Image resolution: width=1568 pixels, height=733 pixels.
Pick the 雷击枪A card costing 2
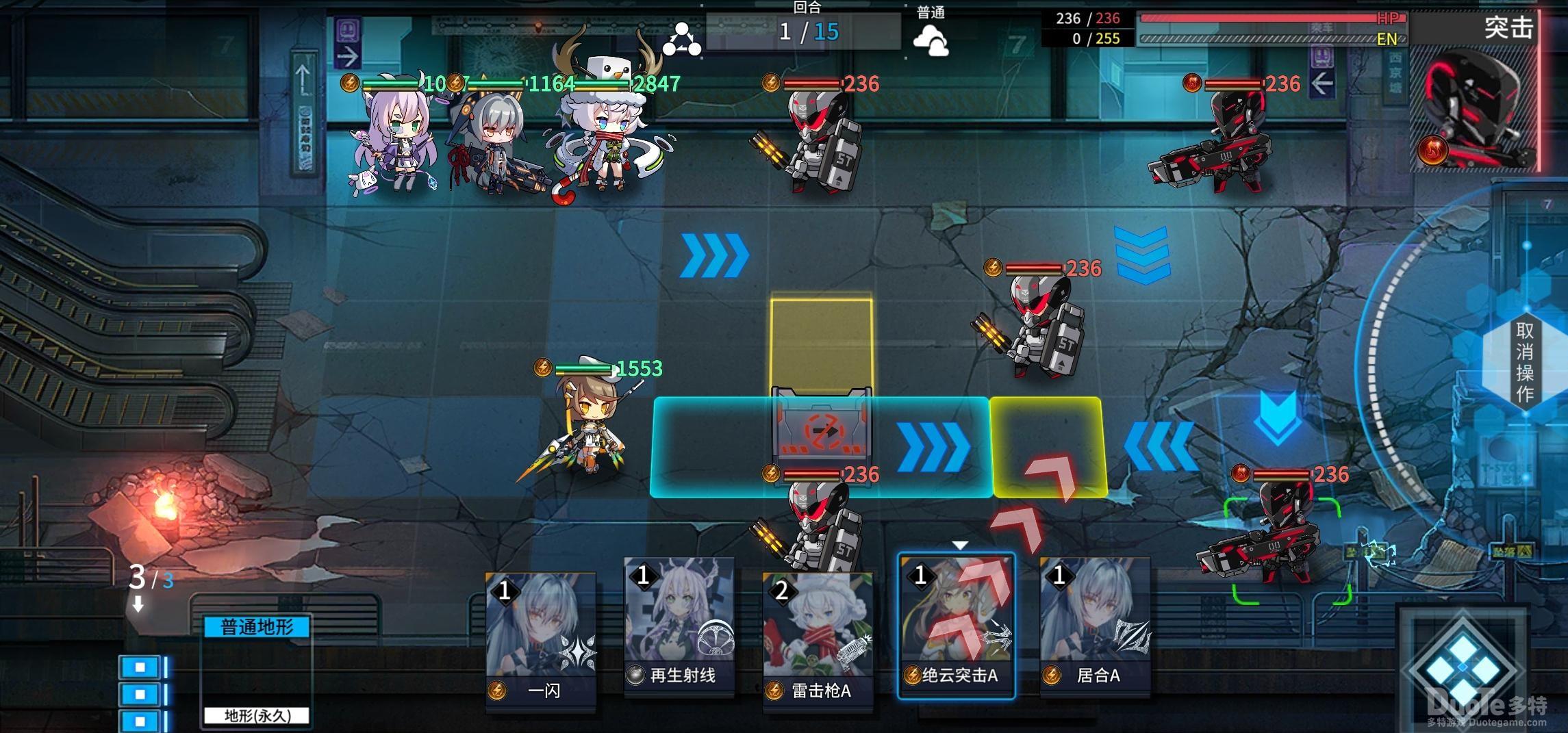[x=818, y=642]
